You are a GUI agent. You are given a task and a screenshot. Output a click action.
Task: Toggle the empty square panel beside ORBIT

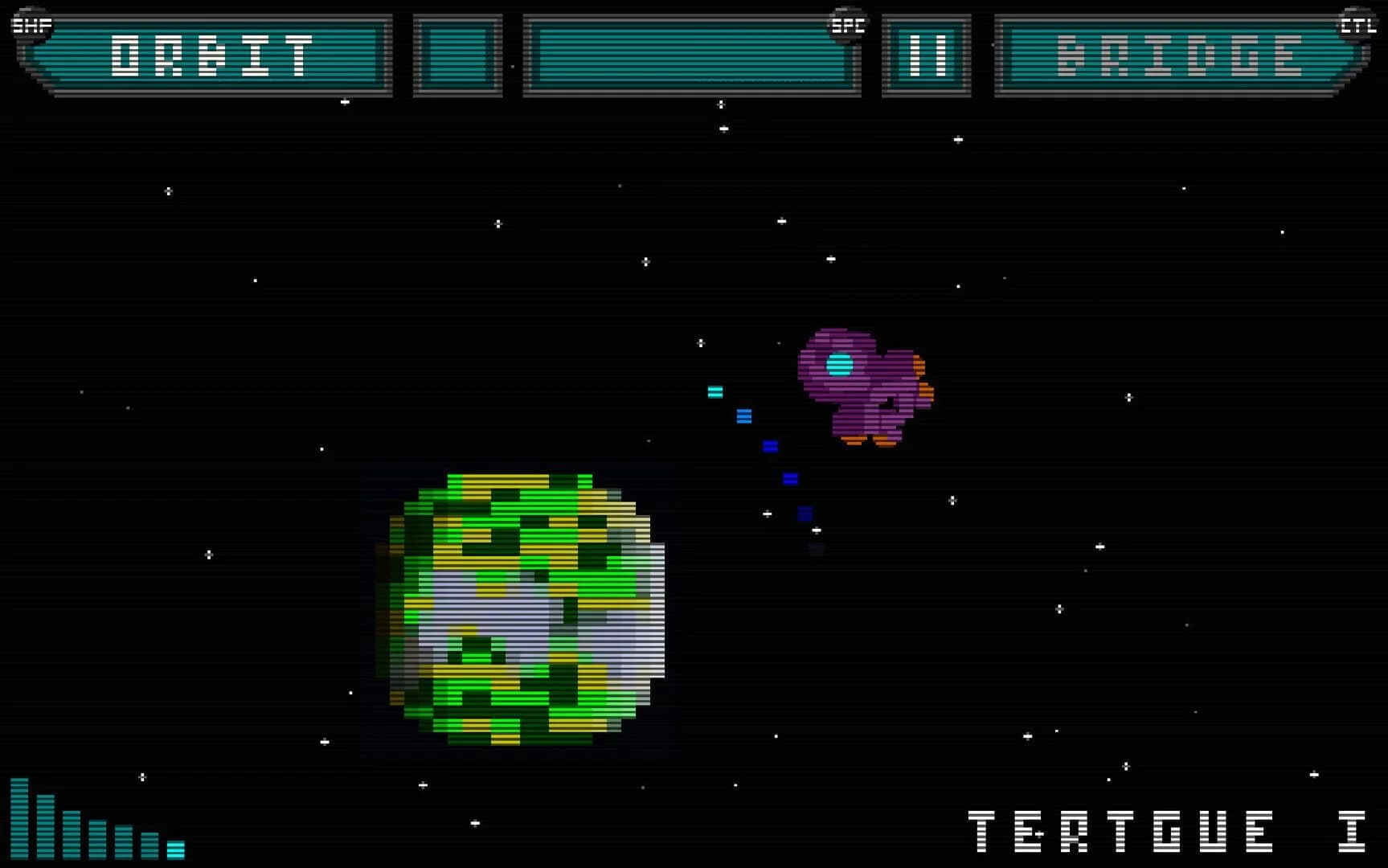[457, 55]
